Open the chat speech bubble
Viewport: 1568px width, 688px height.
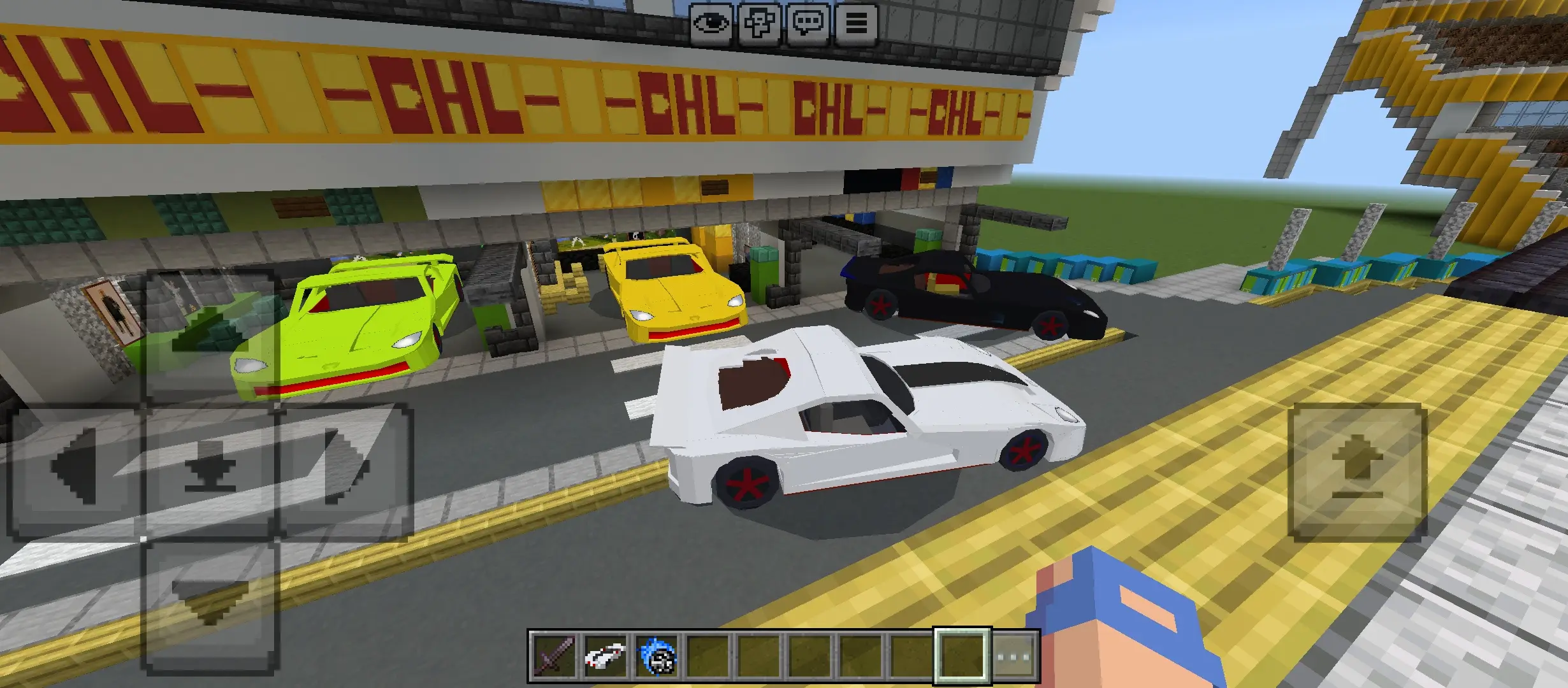point(808,24)
